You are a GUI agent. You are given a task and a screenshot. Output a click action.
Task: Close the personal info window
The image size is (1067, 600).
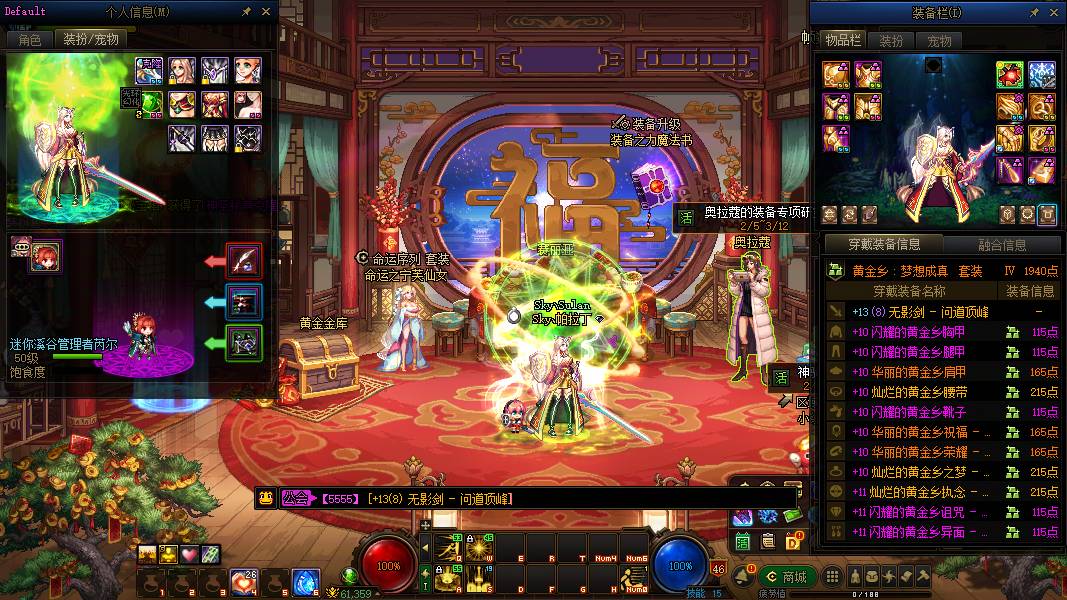click(x=266, y=12)
